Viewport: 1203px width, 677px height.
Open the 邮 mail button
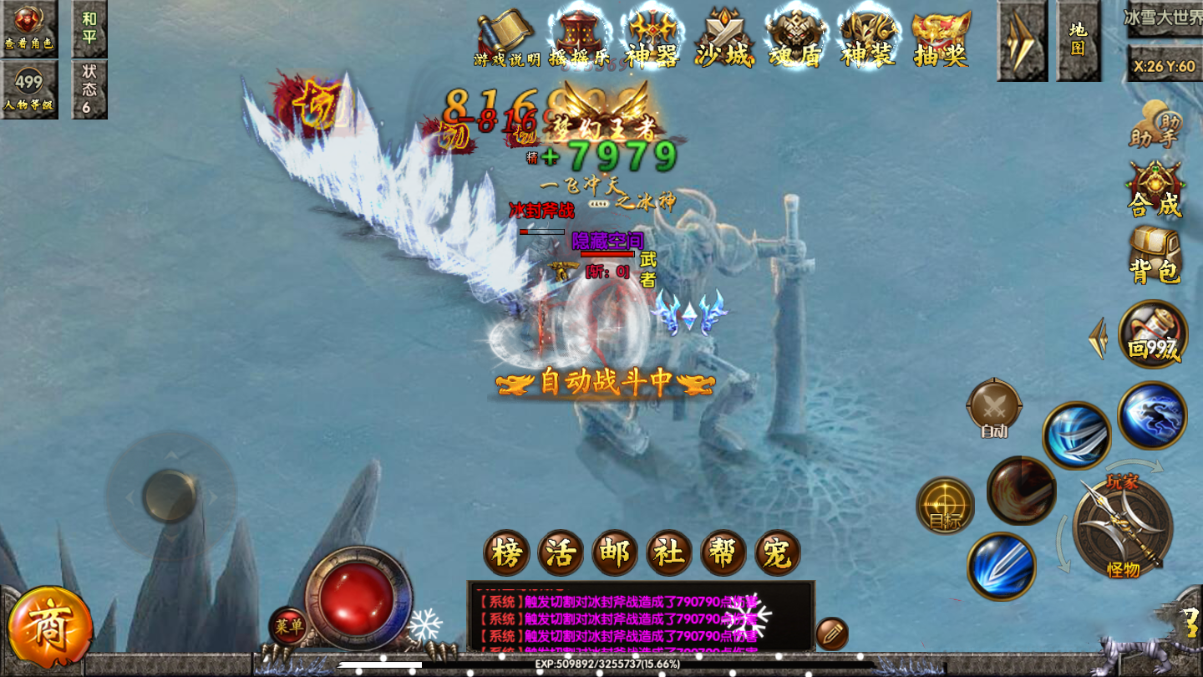[x=614, y=553]
